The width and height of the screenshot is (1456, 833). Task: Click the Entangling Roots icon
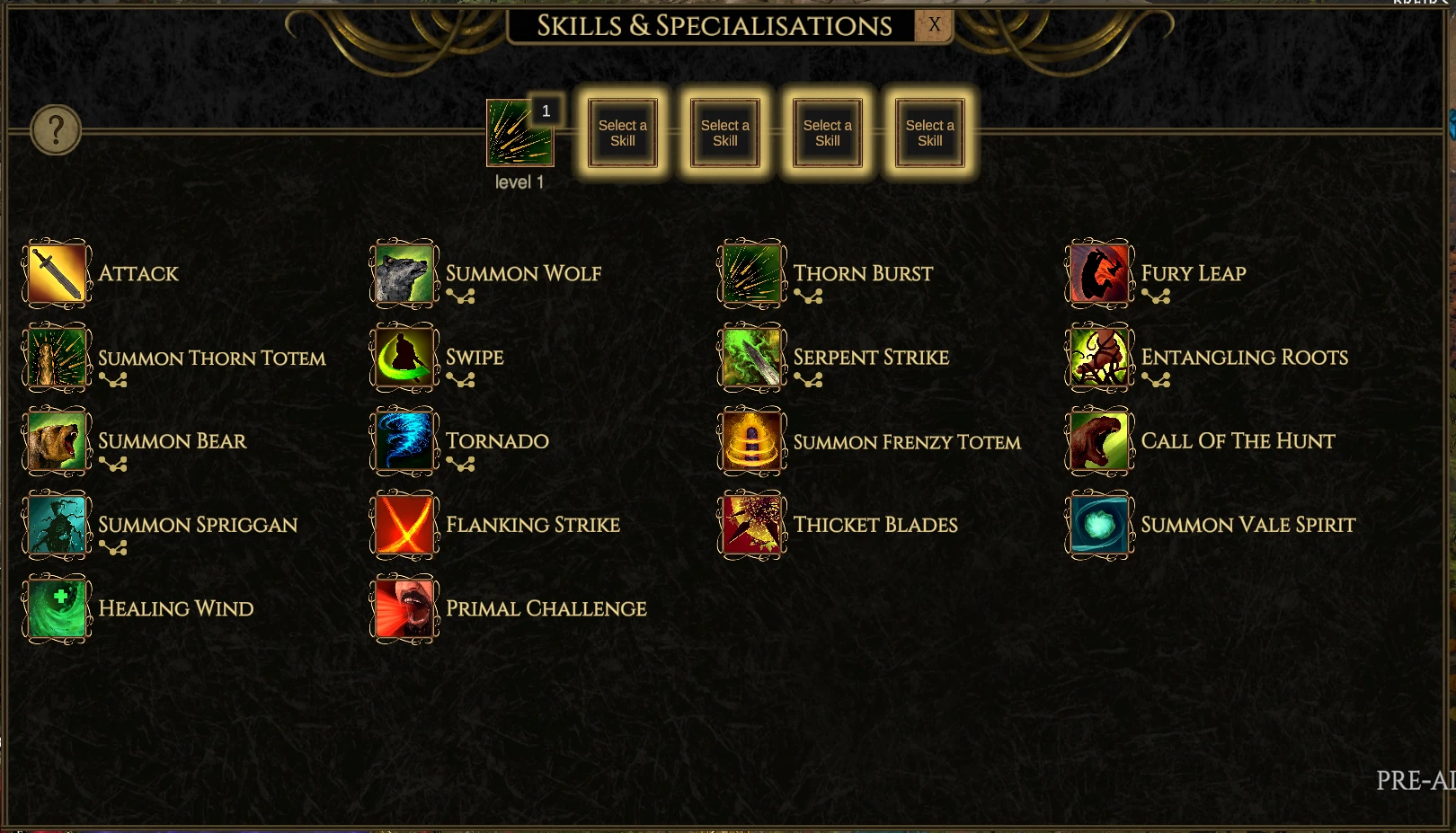1097,357
